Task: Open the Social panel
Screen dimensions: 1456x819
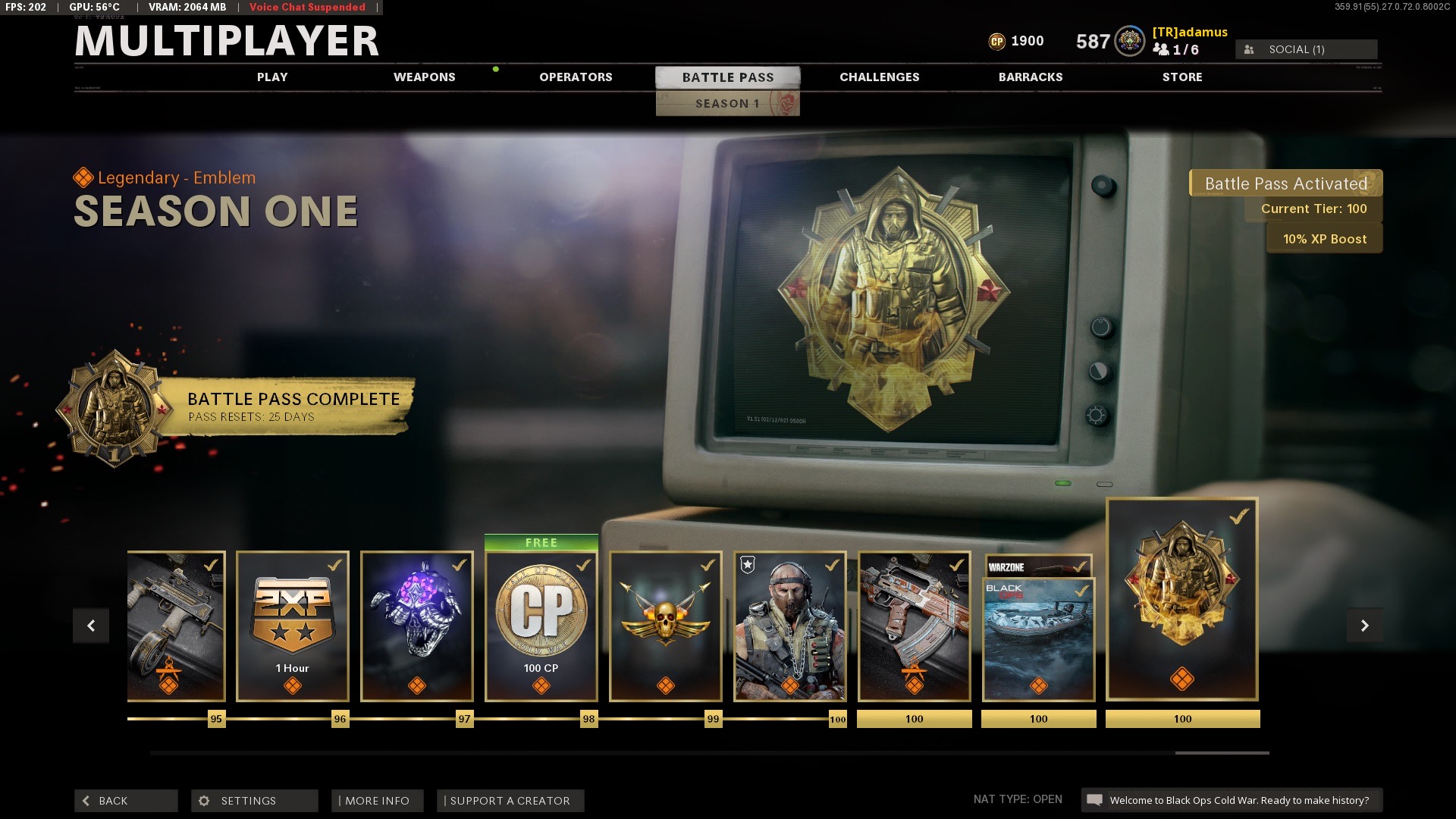Action: 1306,49
